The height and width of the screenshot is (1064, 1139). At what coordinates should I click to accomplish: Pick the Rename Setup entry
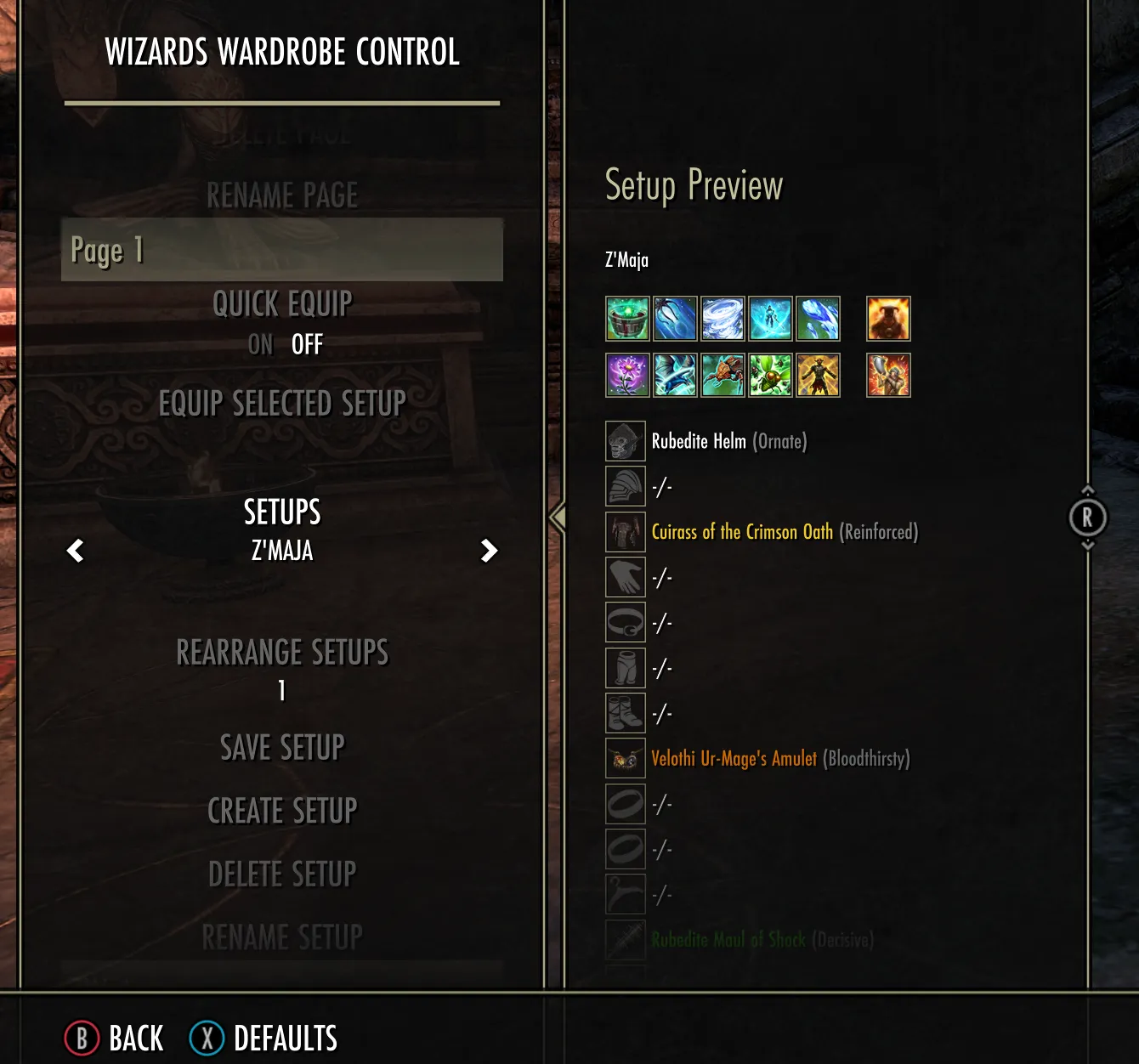[x=282, y=937]
